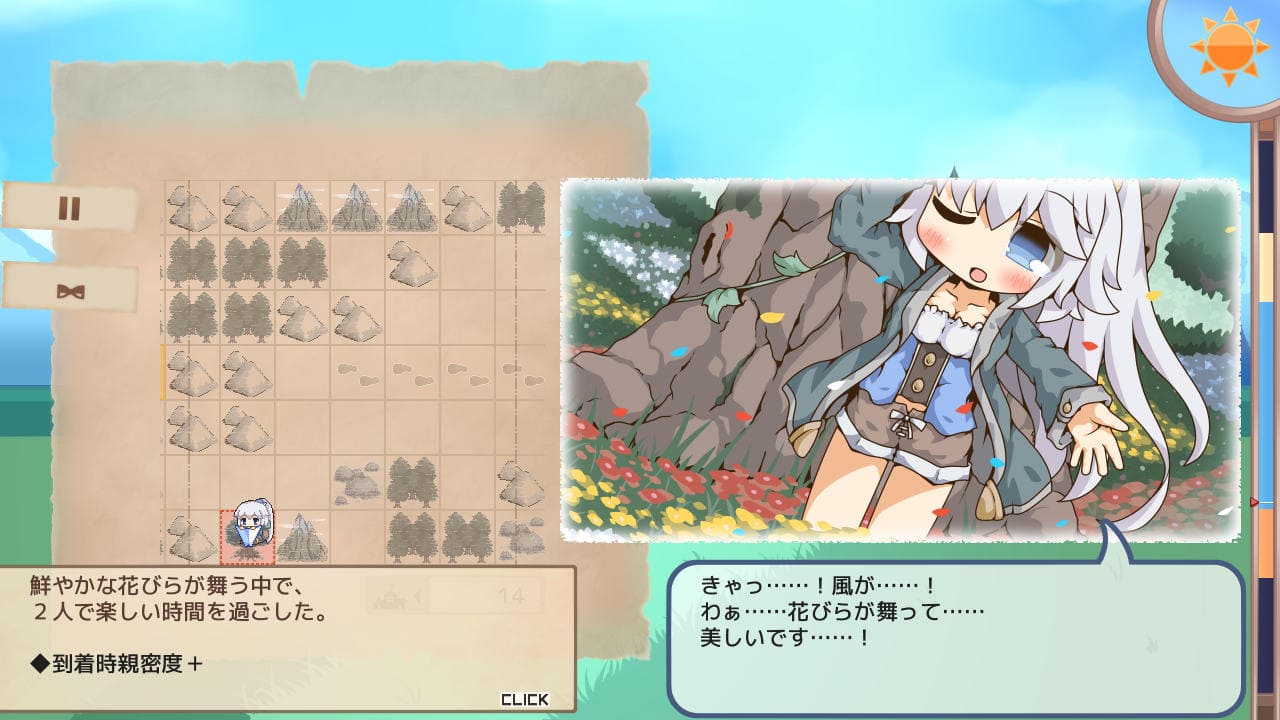Screen dimensions: 1280x720
Task: Advance the text with the CLICK prompt
Action: coord(524,699)
